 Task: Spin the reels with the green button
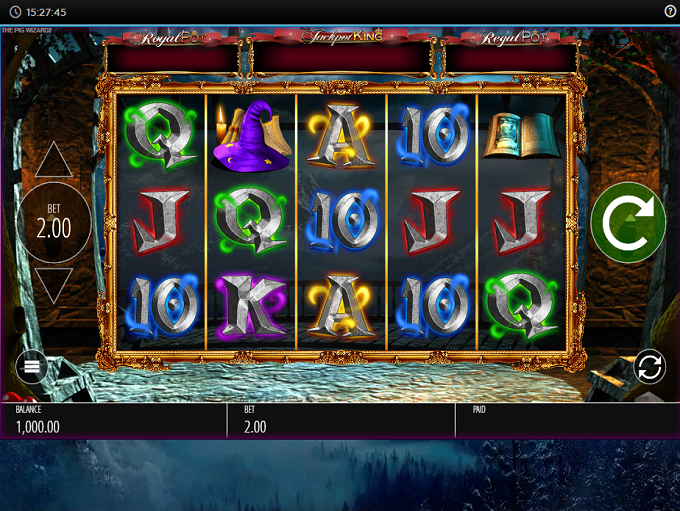pyautogui.click(x=628, y=222)
